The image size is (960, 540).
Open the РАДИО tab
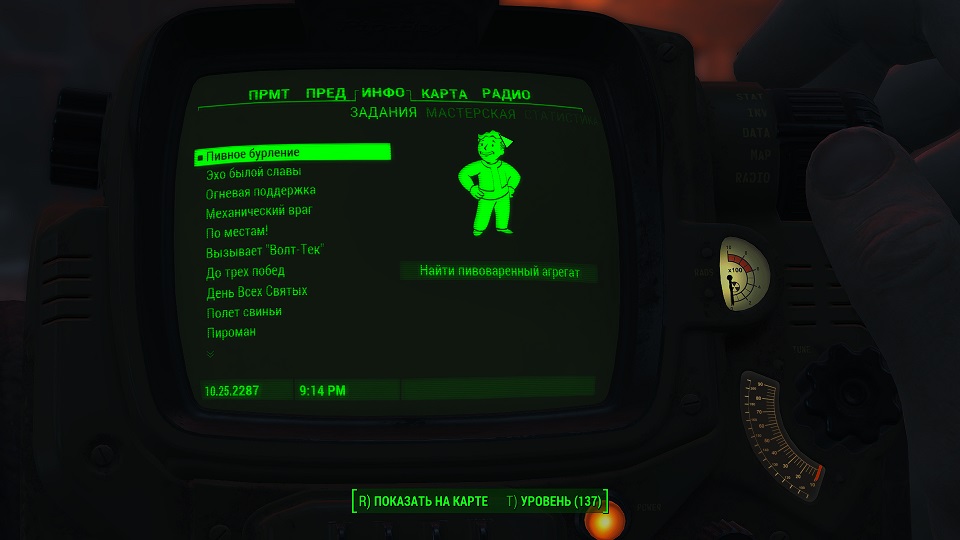tap(505, 94)
